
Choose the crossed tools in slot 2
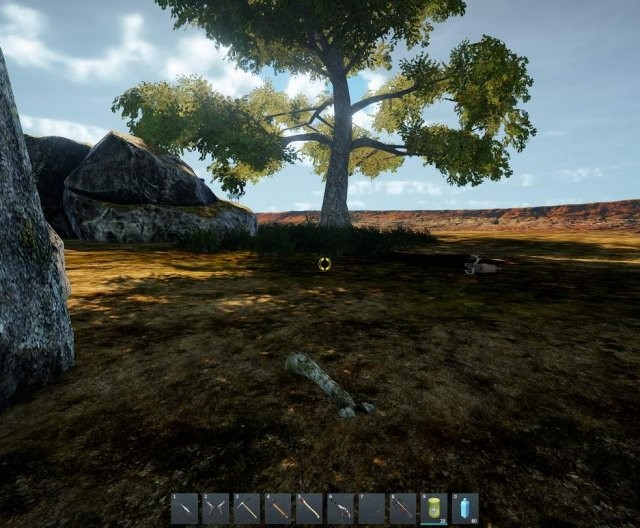(216, 508)
